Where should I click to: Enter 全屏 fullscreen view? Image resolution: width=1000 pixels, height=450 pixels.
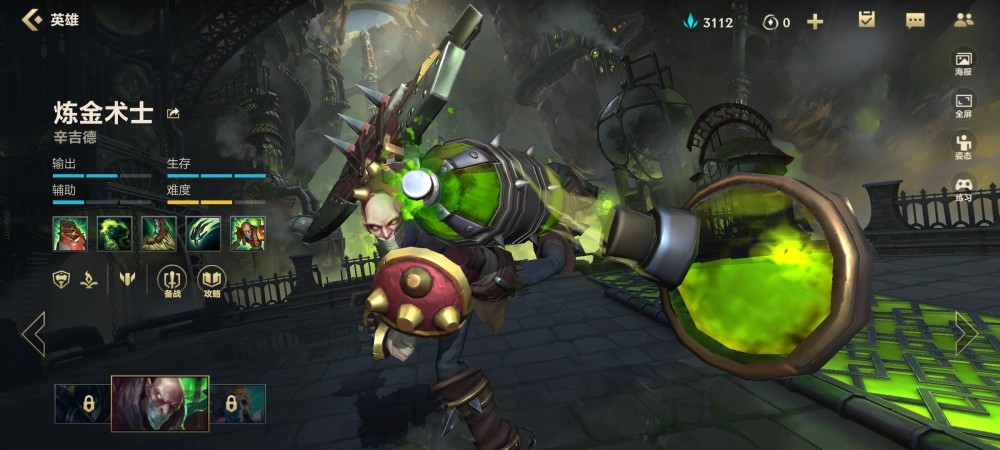coord(963,105)
